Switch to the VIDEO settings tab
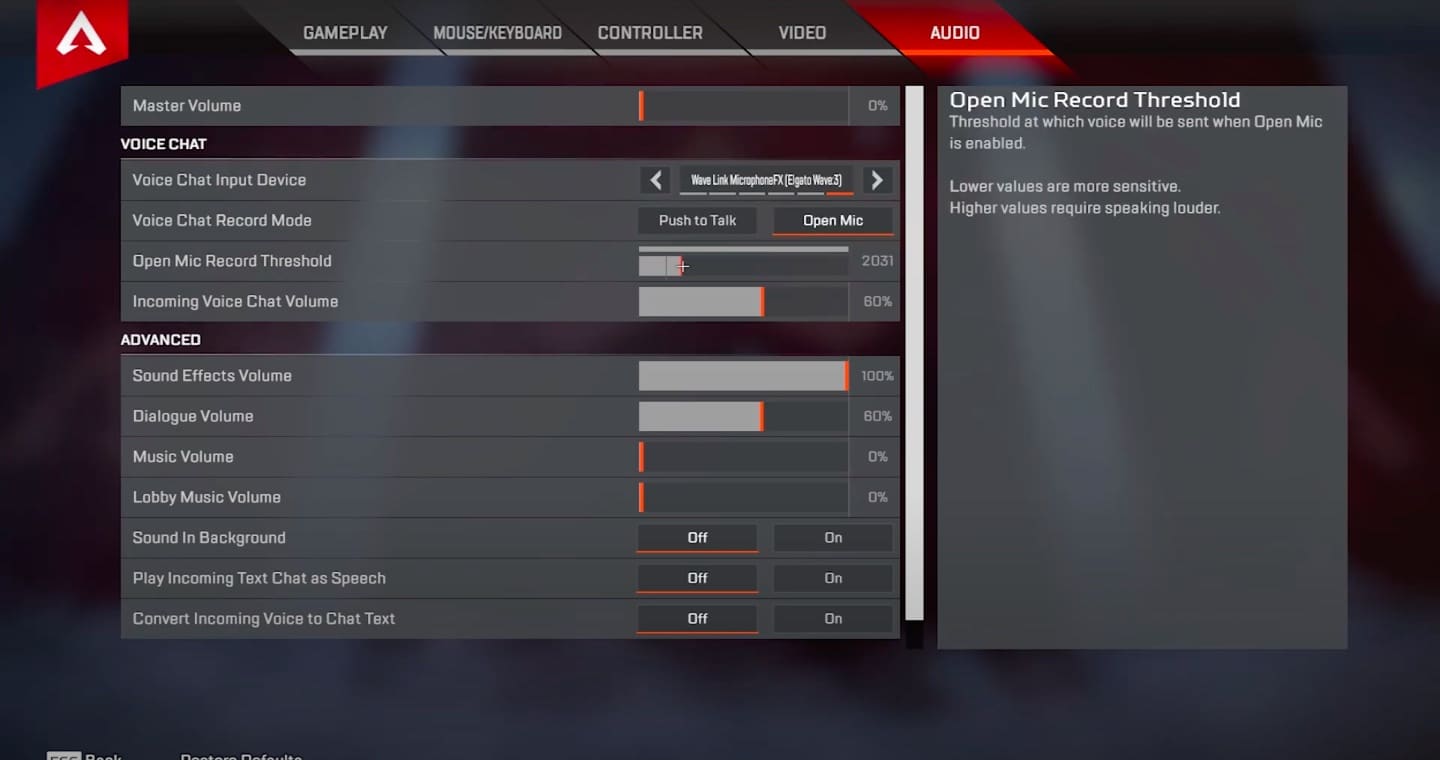 coord(801,32)
